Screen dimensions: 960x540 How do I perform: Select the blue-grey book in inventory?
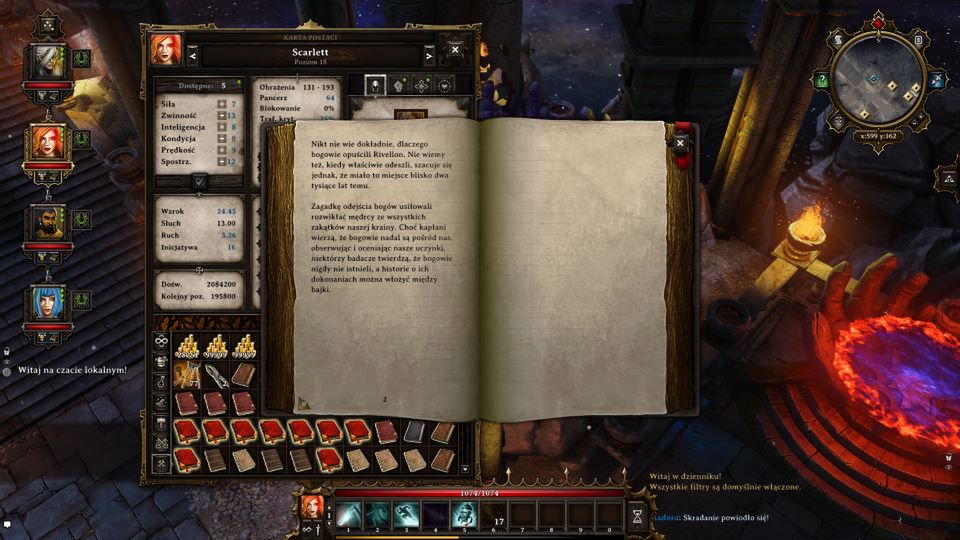(x=414, y=431)
